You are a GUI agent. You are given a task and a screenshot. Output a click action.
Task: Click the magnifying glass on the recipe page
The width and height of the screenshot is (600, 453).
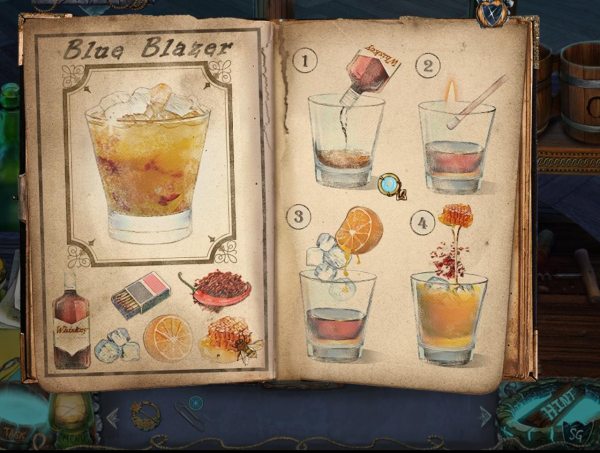tap(389, 184)
